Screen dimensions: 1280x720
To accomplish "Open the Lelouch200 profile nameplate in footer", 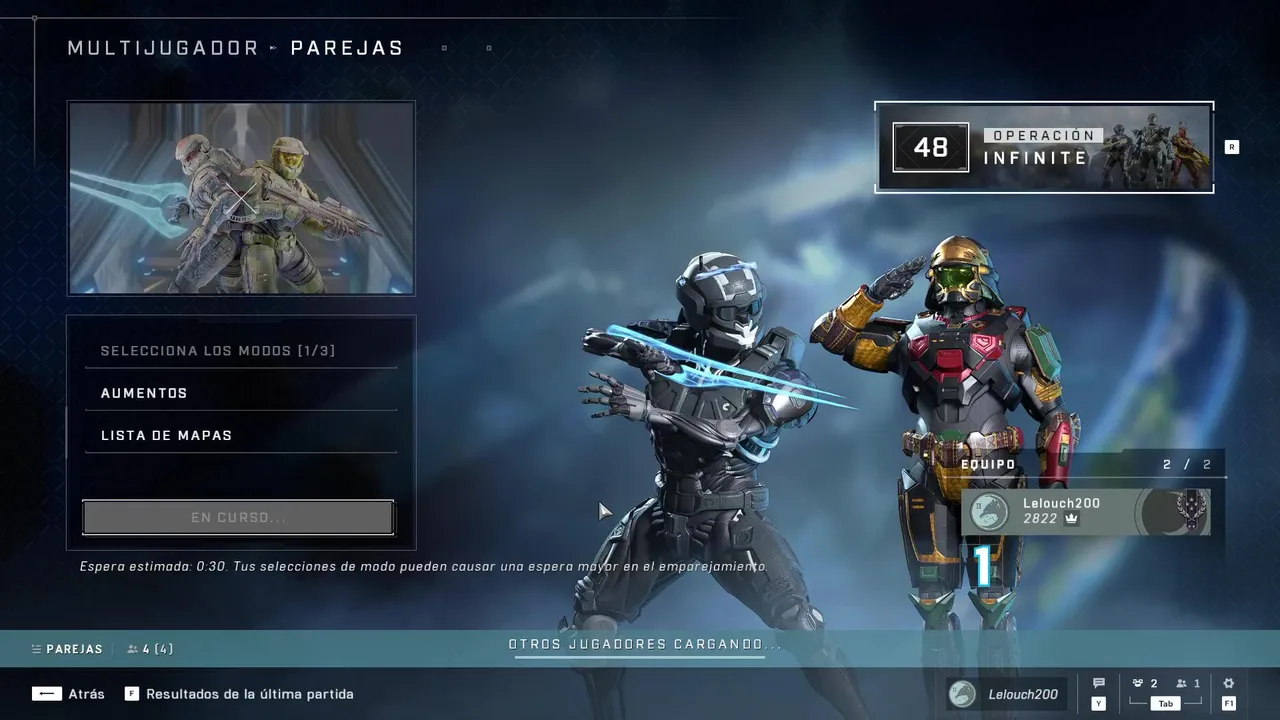I will coord(1006,694).
